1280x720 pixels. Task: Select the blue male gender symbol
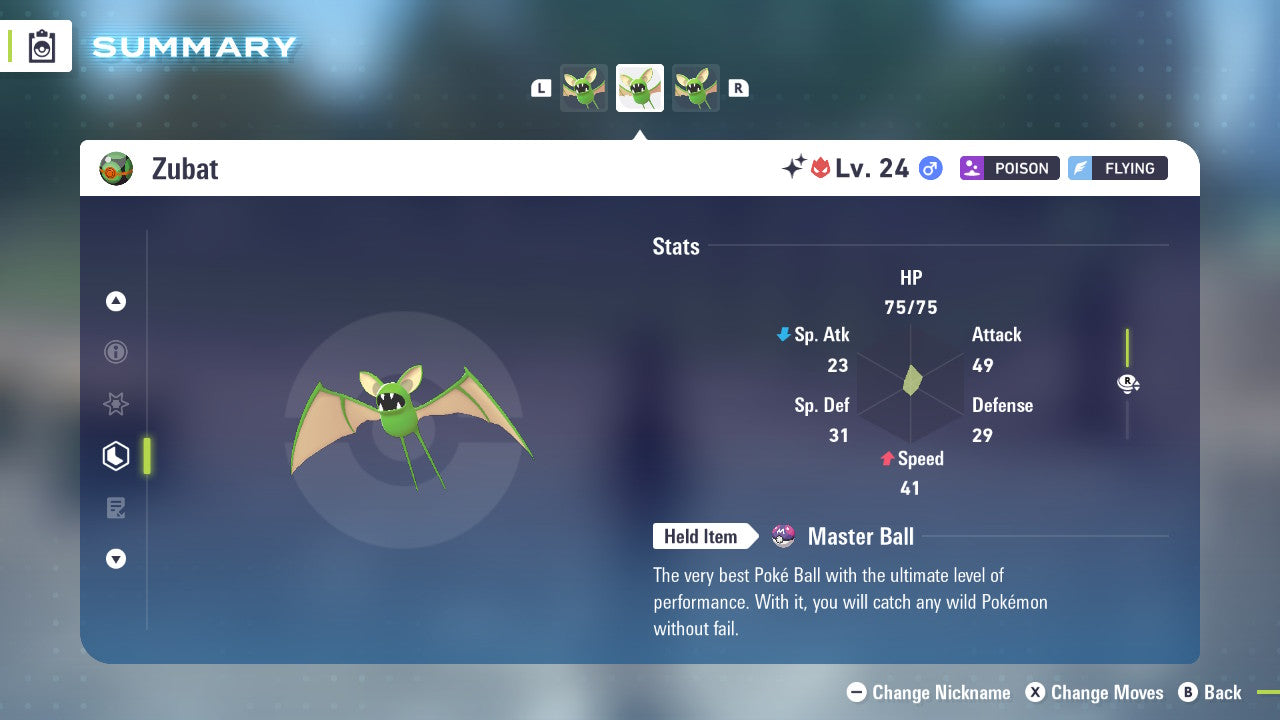click(930, 169)
